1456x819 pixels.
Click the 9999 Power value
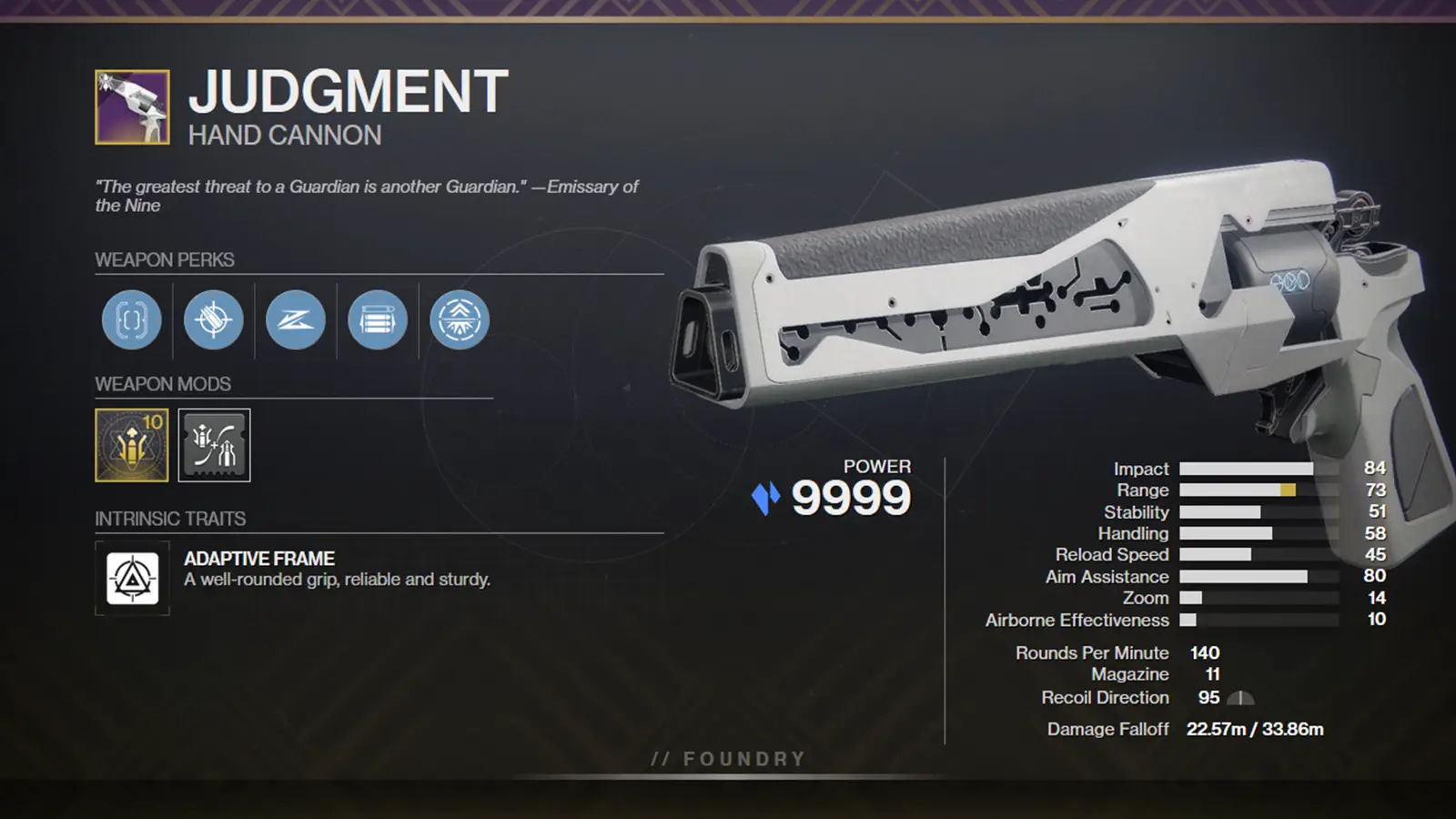[851, 496]
